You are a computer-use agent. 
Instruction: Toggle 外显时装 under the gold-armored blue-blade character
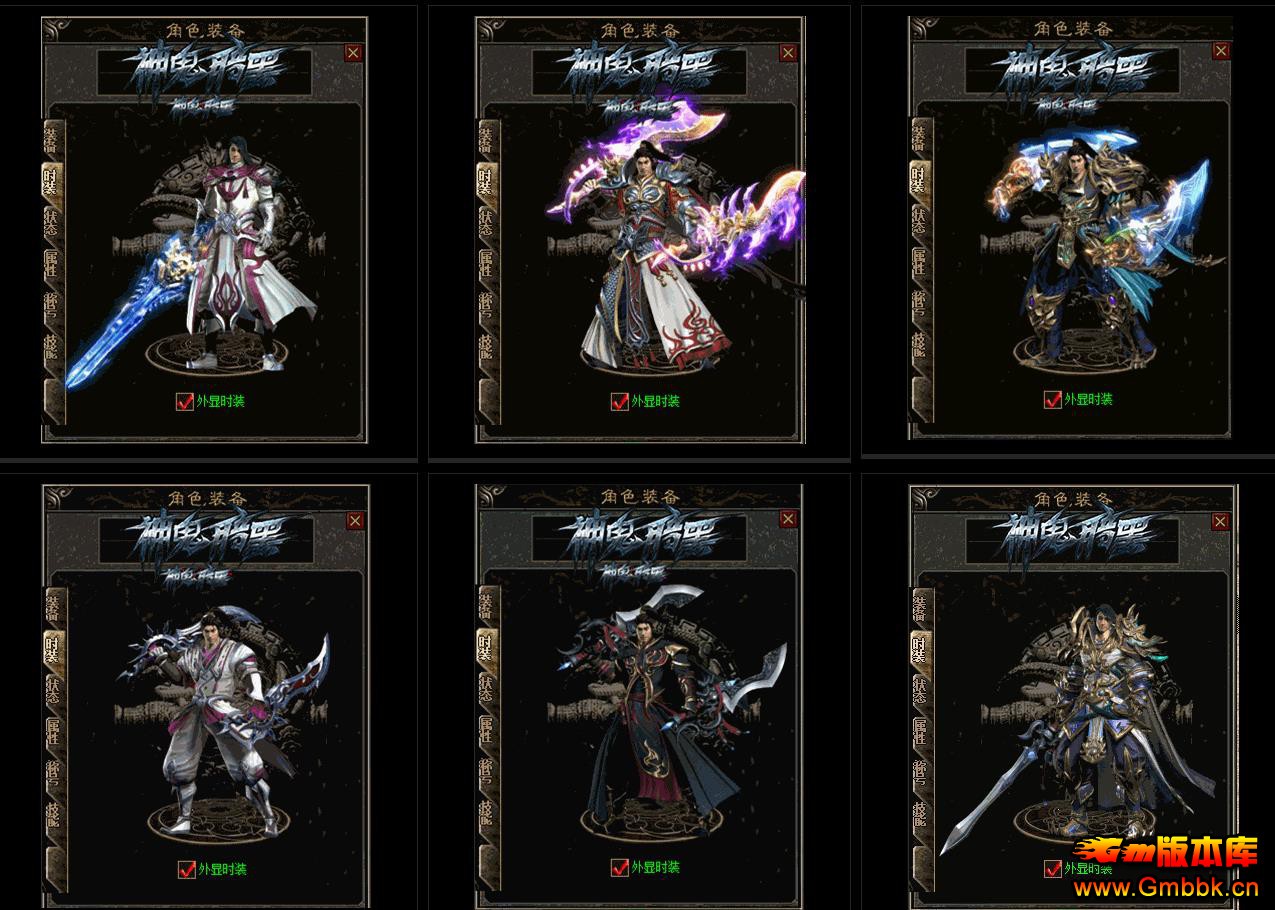point(1052,399)
